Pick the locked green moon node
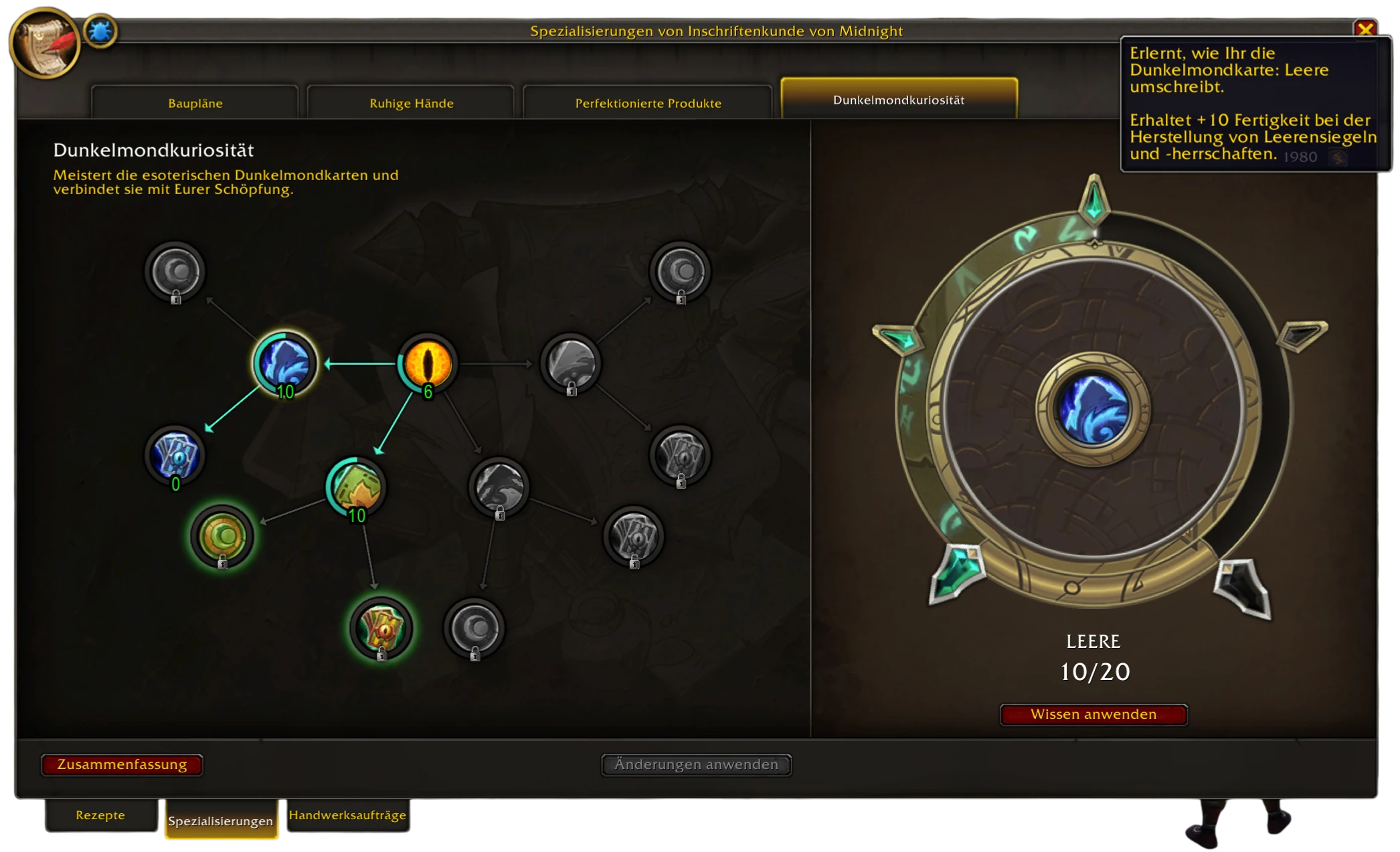The image size is (1400, 852). [x=222, y=536]
